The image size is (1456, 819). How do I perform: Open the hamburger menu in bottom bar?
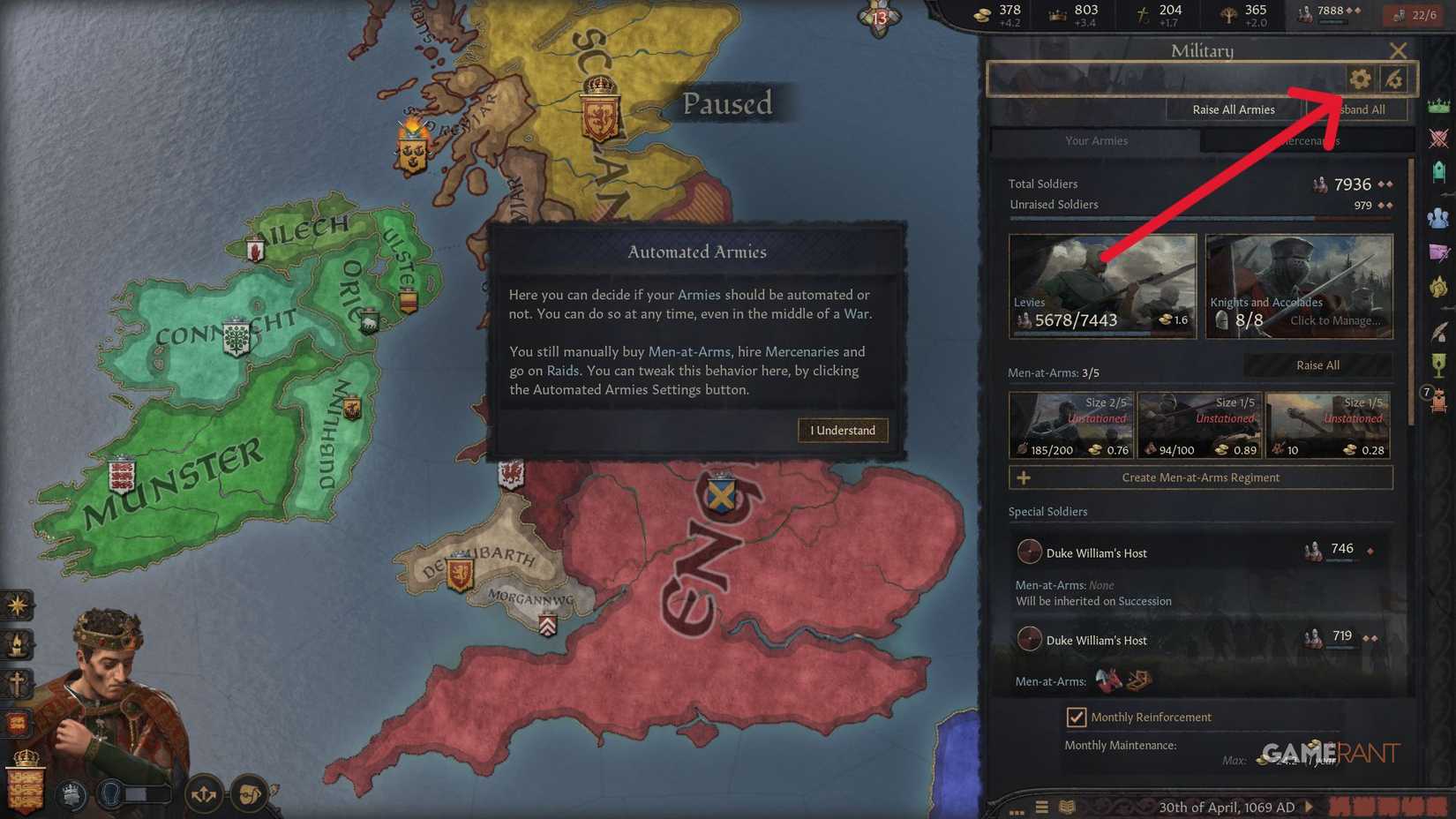pos(1041,807)
